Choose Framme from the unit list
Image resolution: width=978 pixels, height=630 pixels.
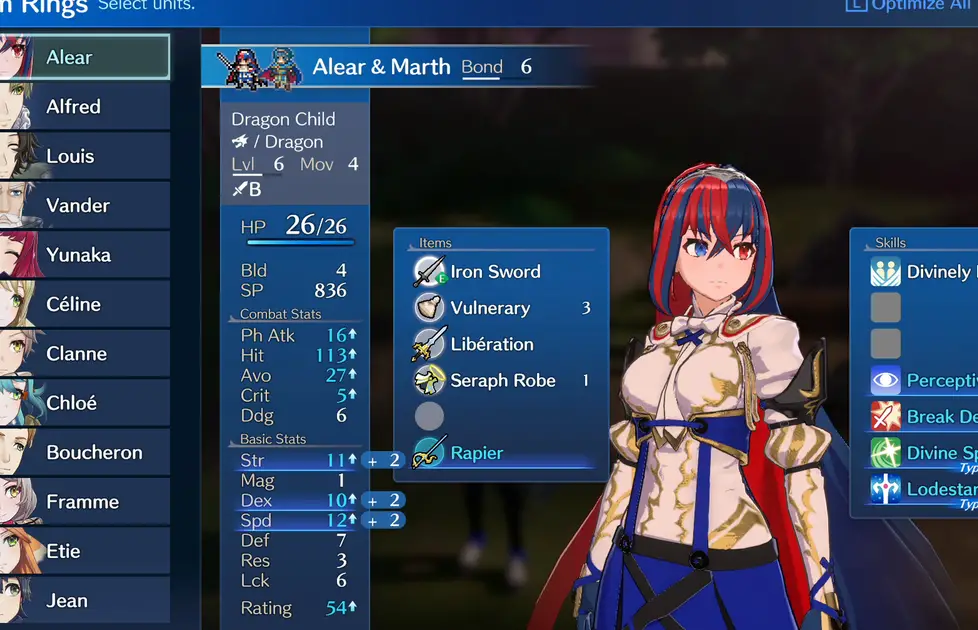(x=85, y=502)
